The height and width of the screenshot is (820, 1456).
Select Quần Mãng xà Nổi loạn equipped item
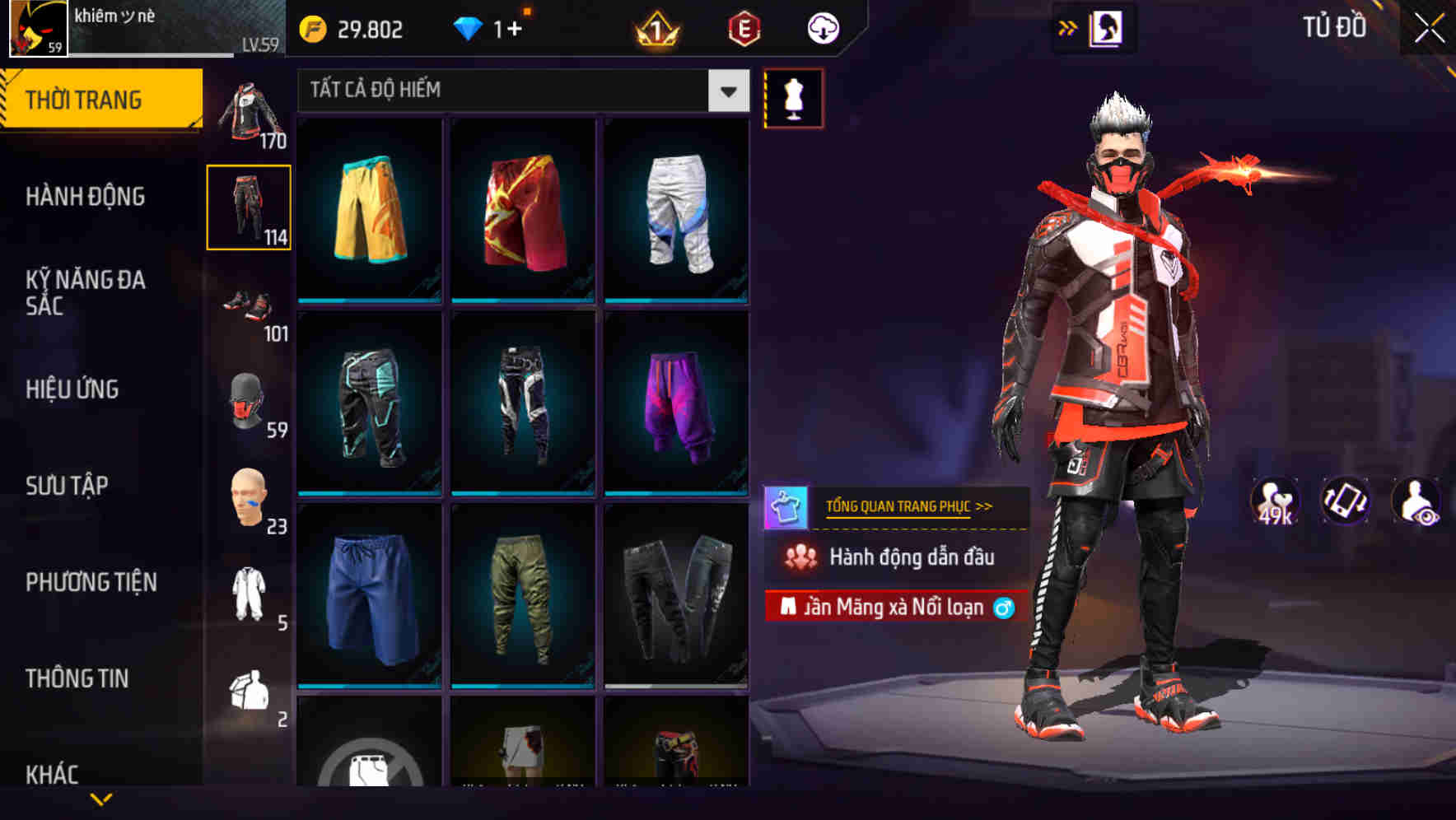click(x=894, y=607)
